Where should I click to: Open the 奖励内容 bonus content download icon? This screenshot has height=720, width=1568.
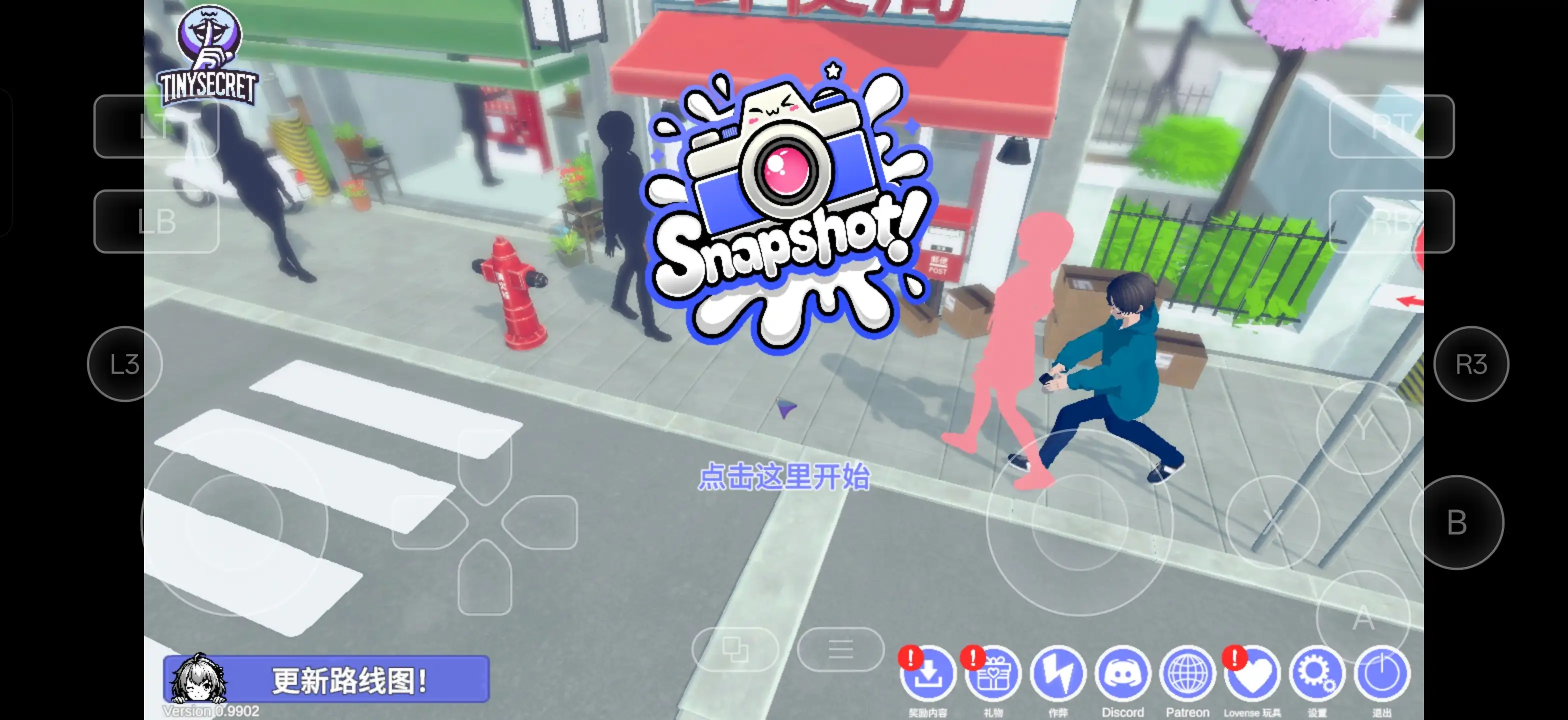coord(928,674)
